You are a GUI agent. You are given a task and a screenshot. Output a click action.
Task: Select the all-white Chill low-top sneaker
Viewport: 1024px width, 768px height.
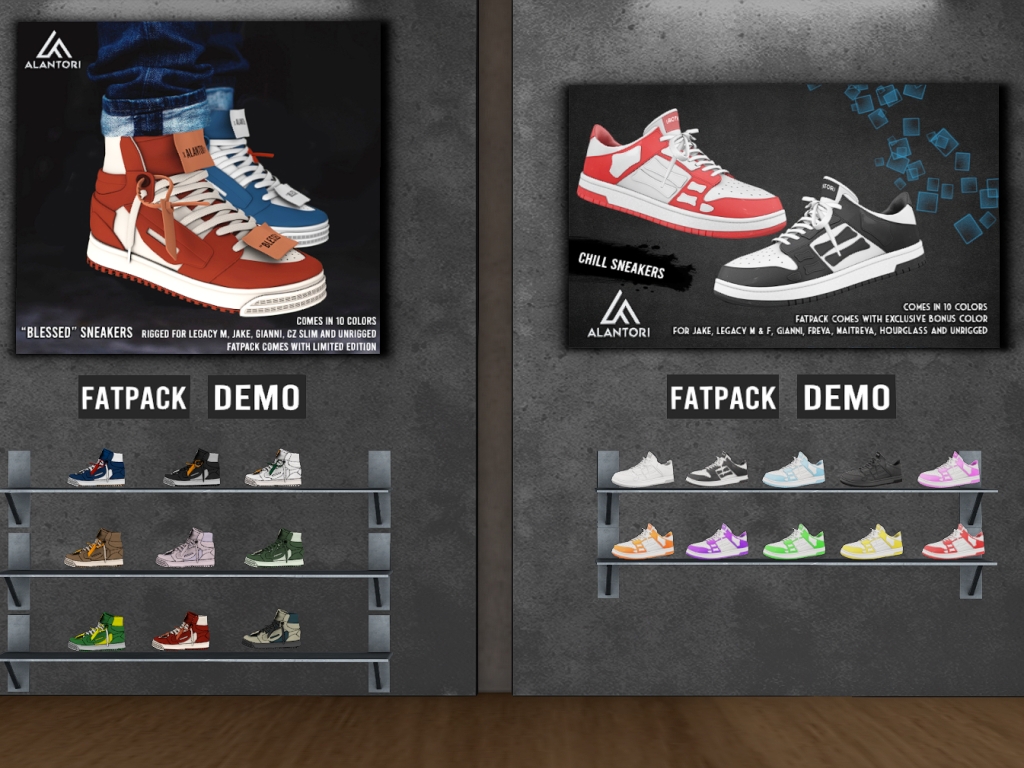coord(643,470)
